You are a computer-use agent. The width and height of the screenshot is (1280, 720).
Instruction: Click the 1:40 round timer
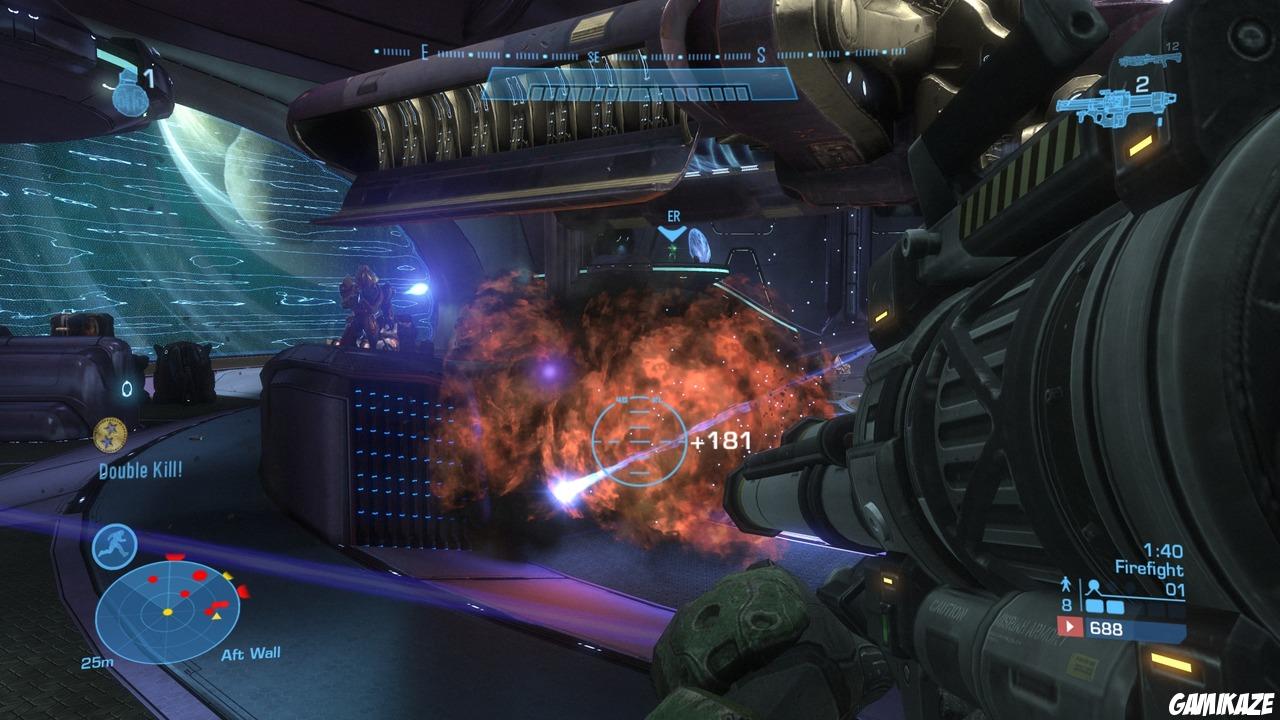(1164, 550)
